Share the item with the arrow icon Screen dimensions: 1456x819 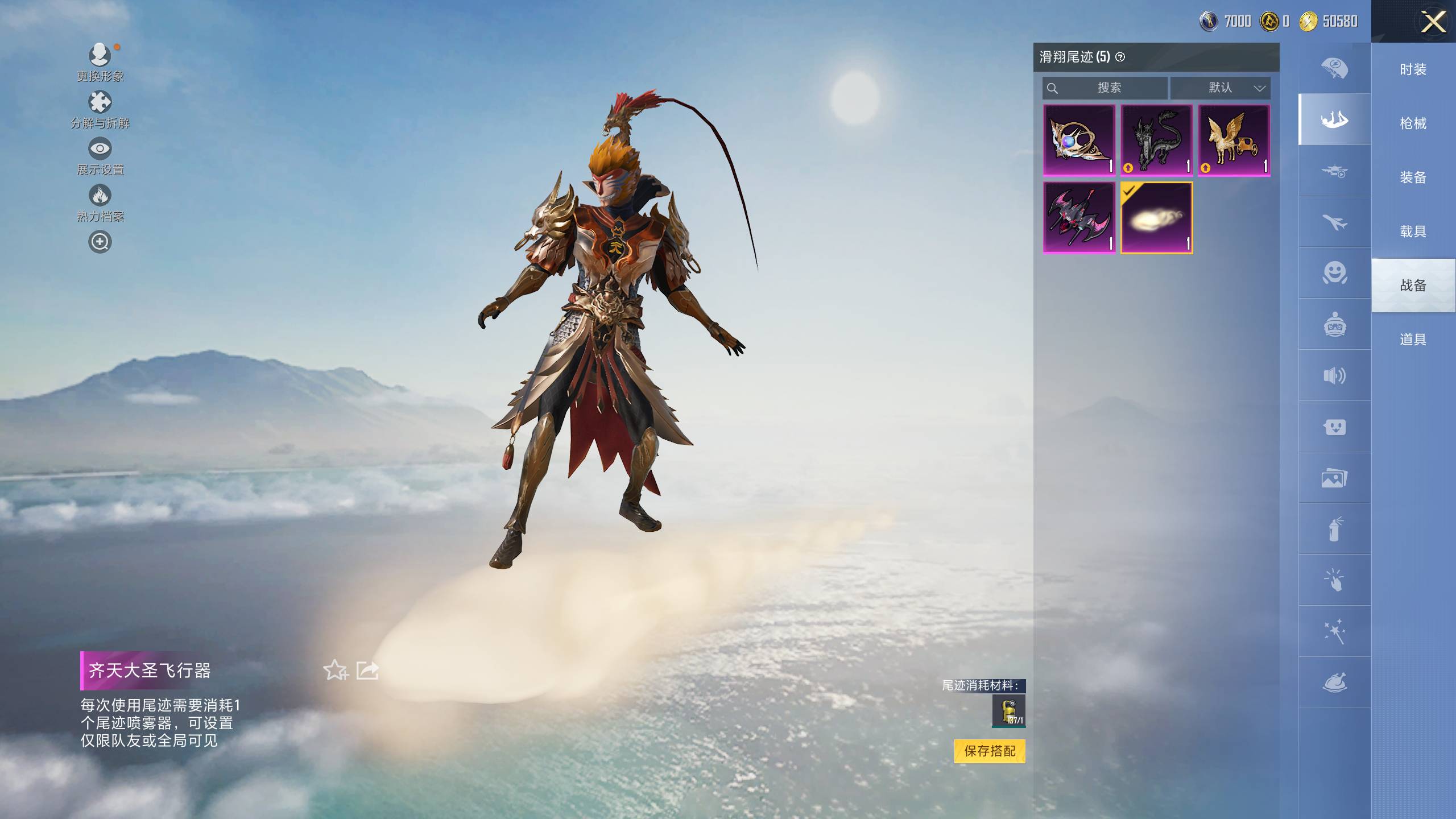coord(367,670)
